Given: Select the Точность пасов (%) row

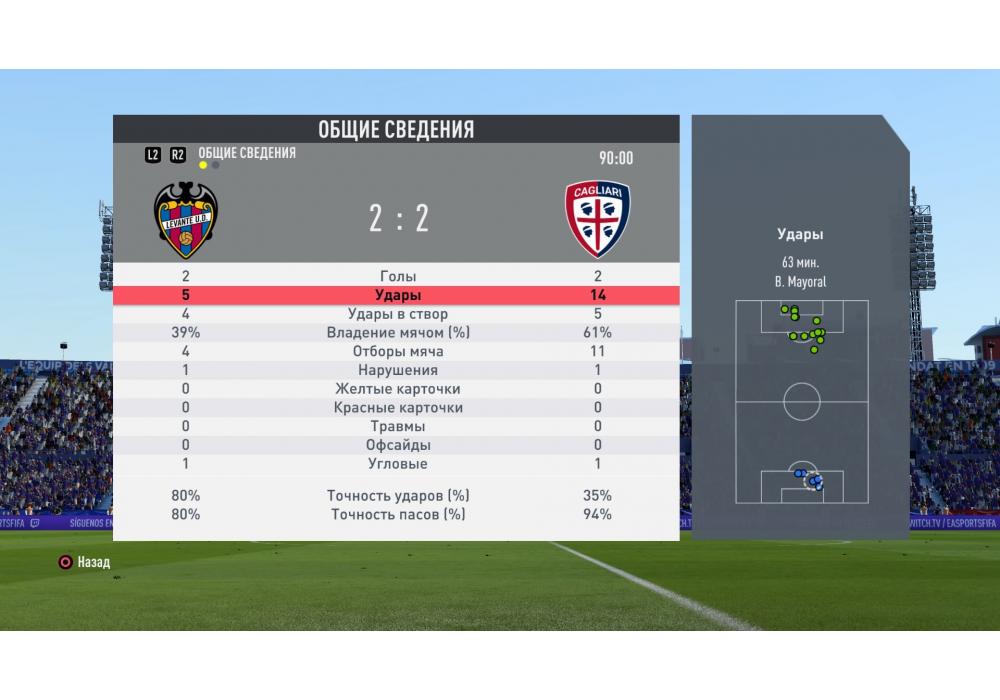Looking at the screenshot, I should (398, 514).
